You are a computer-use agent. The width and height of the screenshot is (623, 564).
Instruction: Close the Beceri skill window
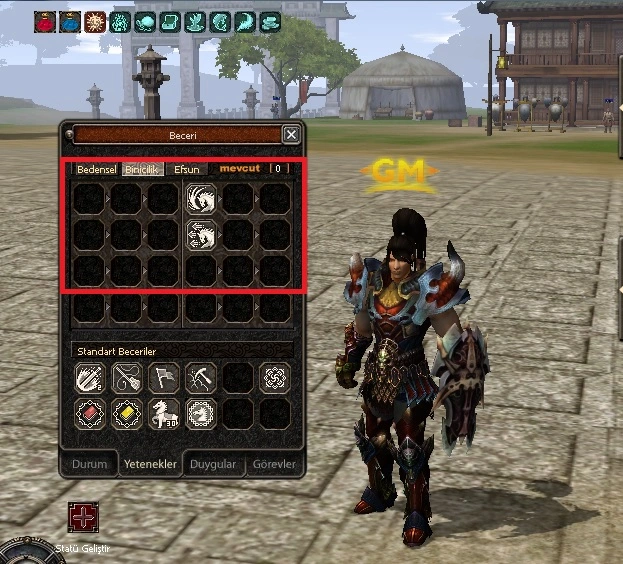[291, 134]
